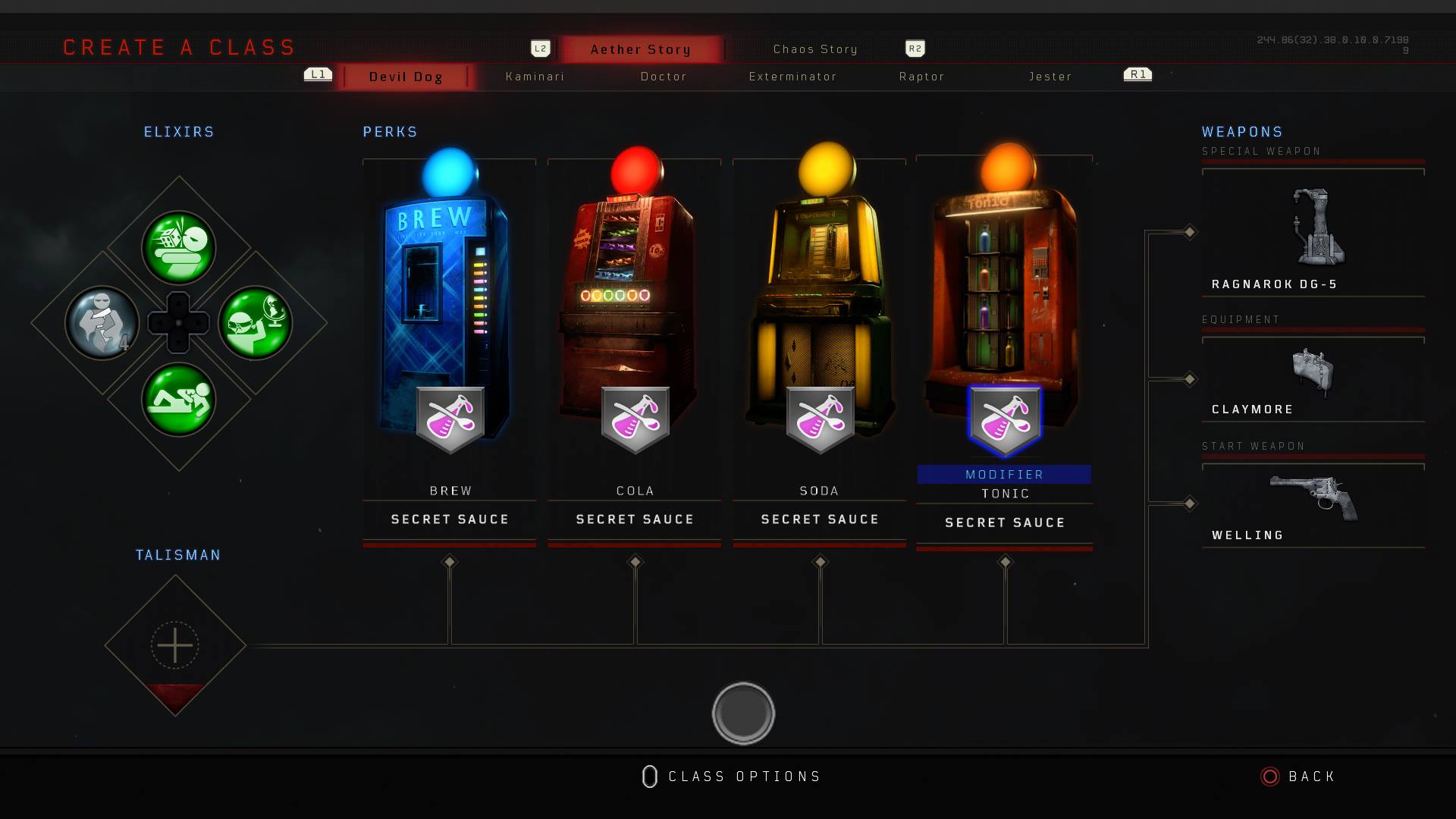Viewport: 1456px width, 819px height.
Task: Select the elixir with globe icon
Action: coord(256,323)
